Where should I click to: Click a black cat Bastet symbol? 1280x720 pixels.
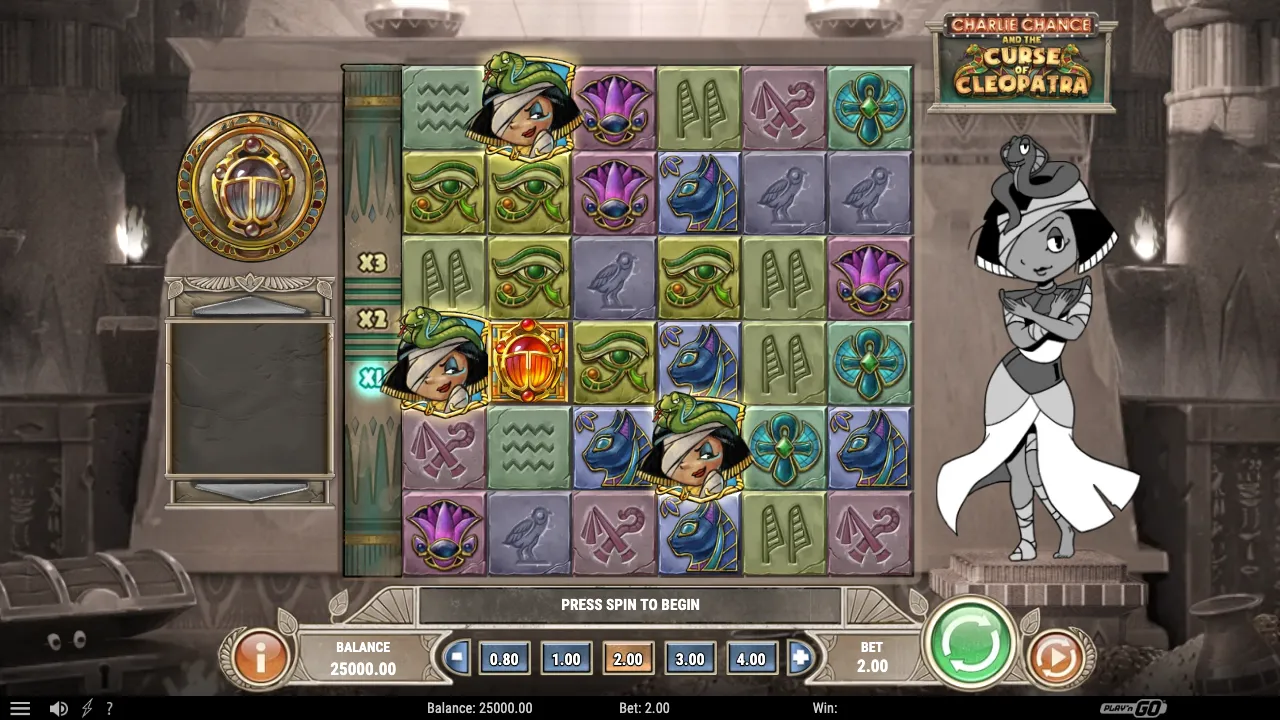point(699,192)
